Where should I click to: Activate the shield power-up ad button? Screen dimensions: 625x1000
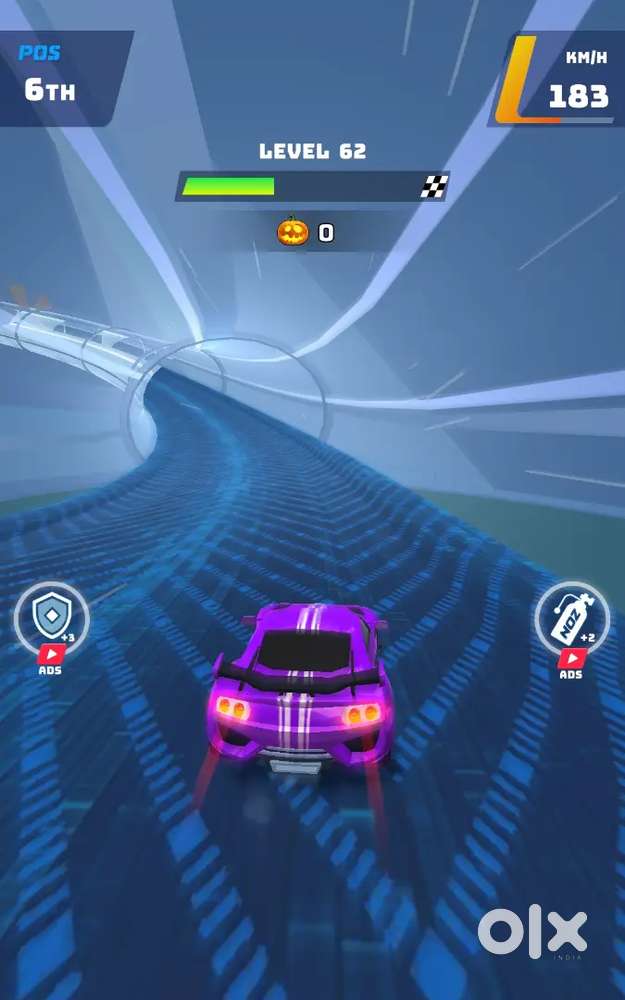(50, 622)
